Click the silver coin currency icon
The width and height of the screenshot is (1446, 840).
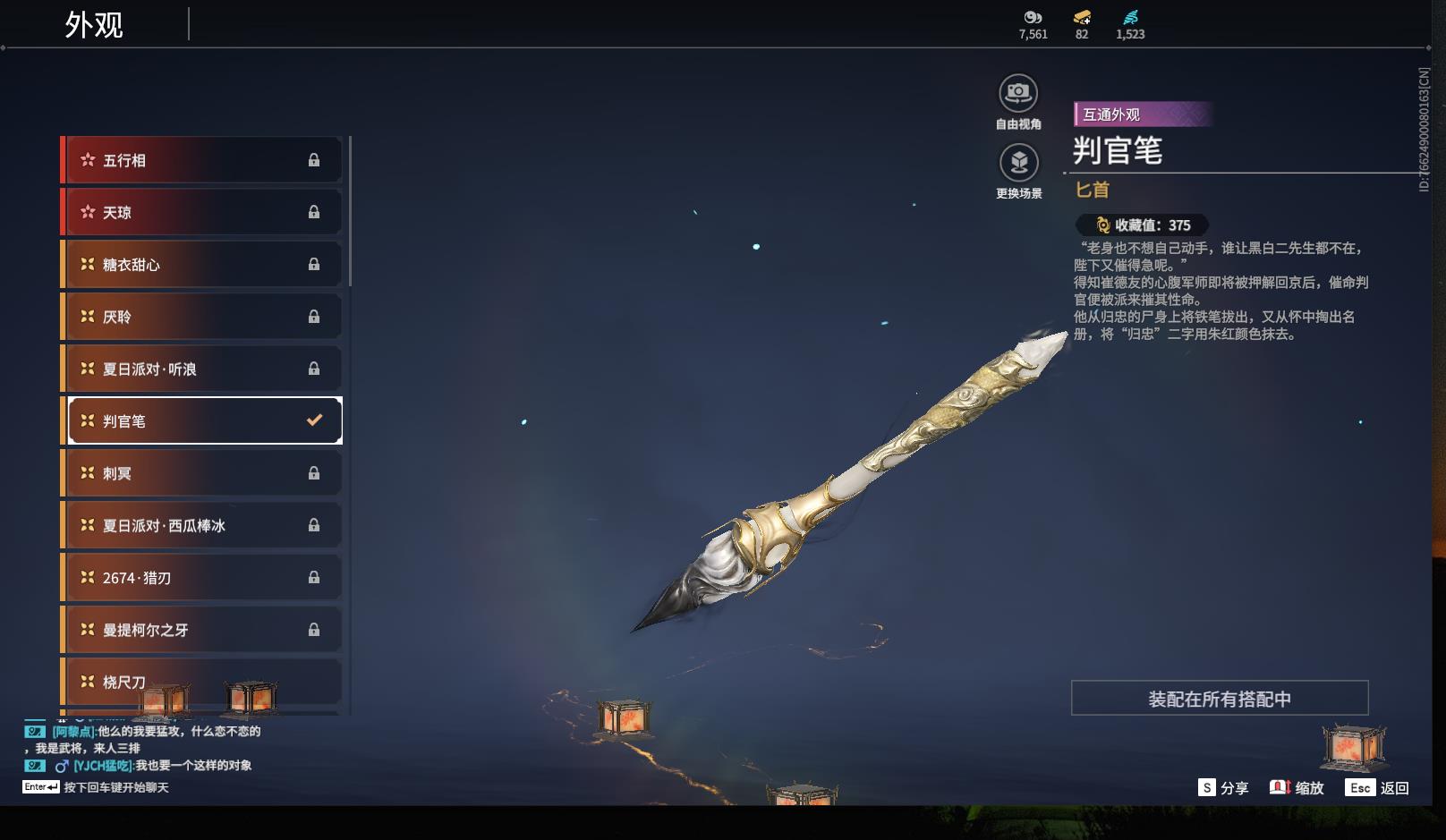1033,17
